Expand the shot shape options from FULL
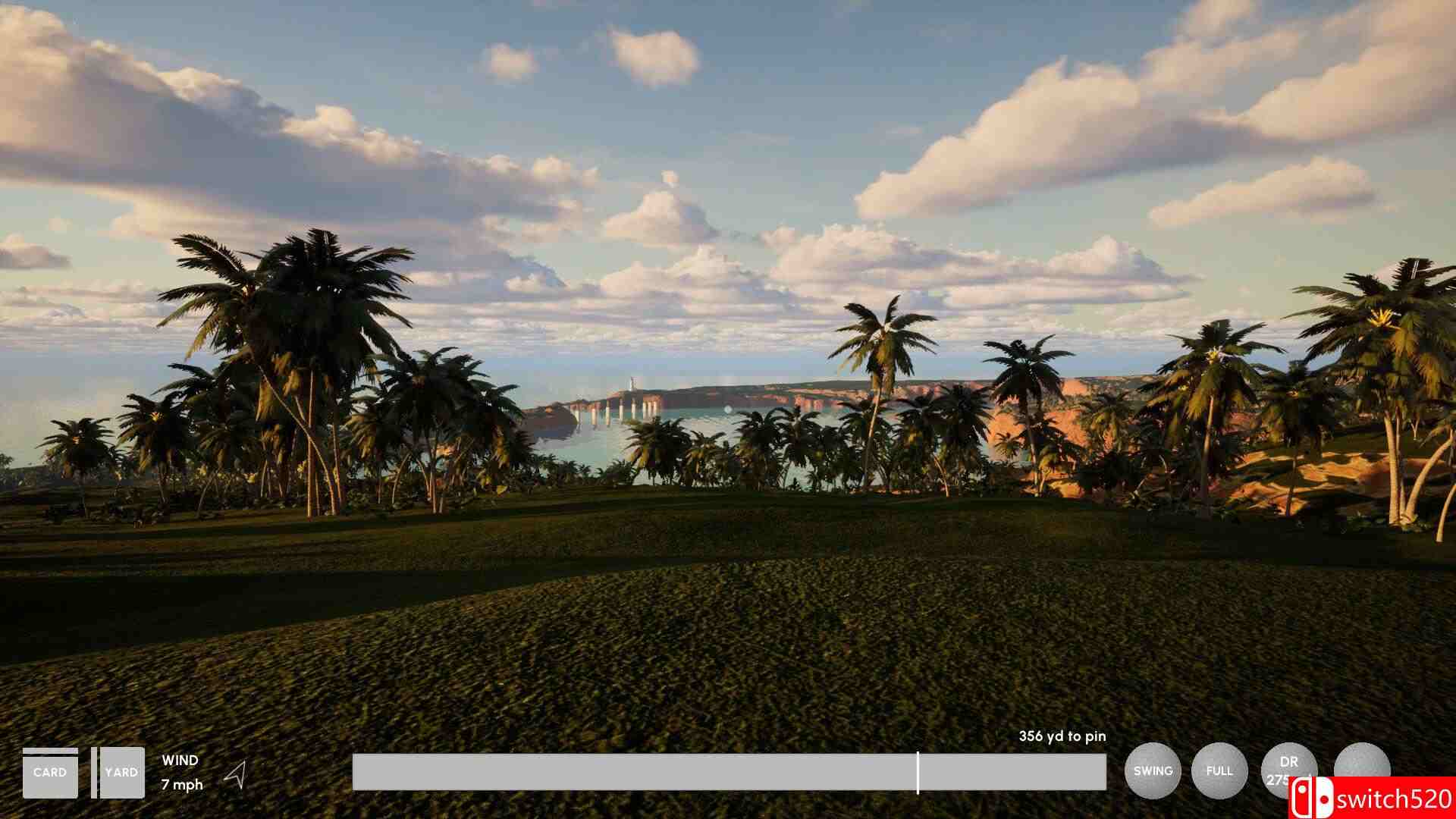 1221,771
